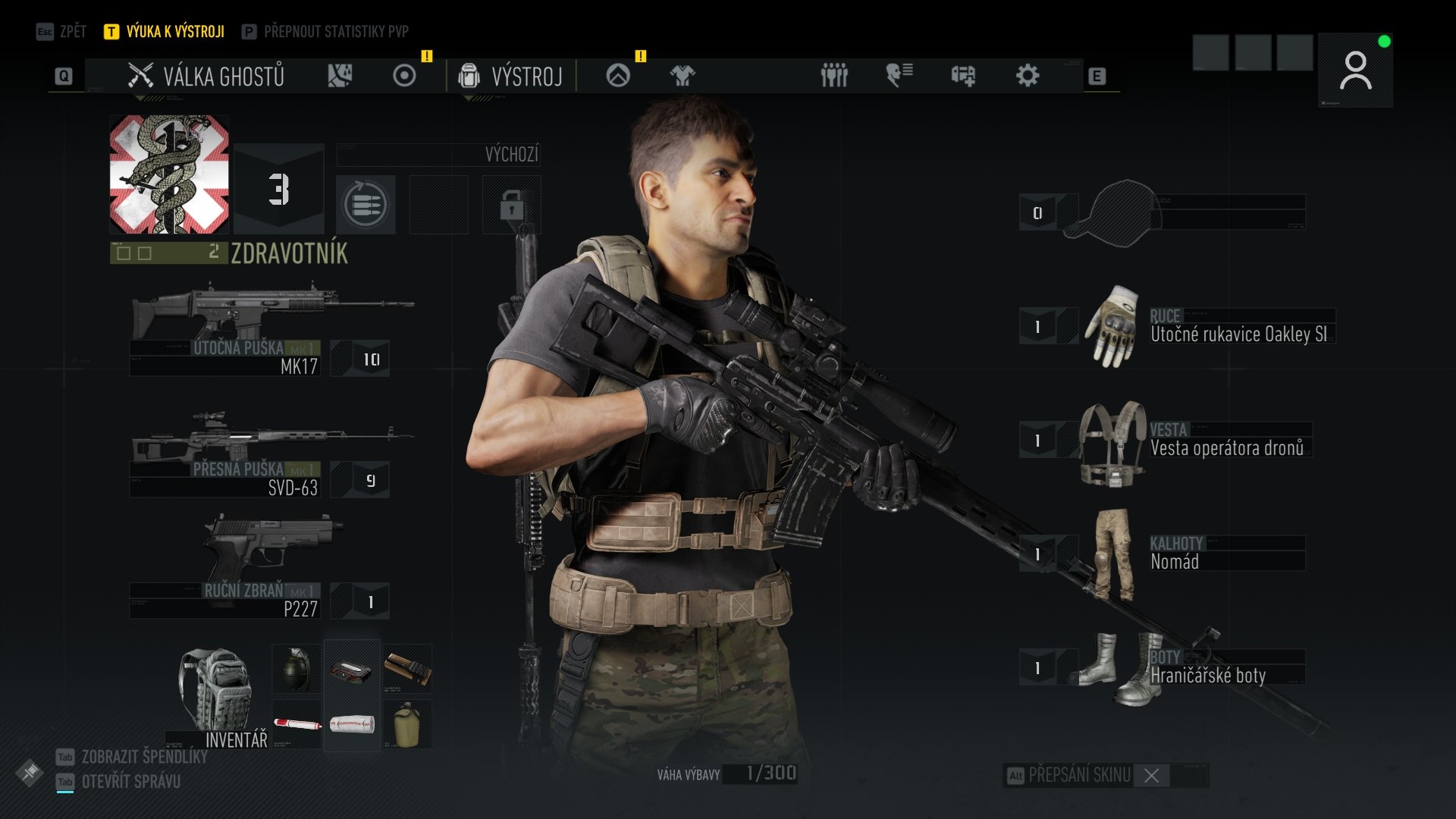Viewport: 1456px width, 819px height.
Task: Select the bandage roll item slot
Action: pyautogui.click(x=352, y=725)
